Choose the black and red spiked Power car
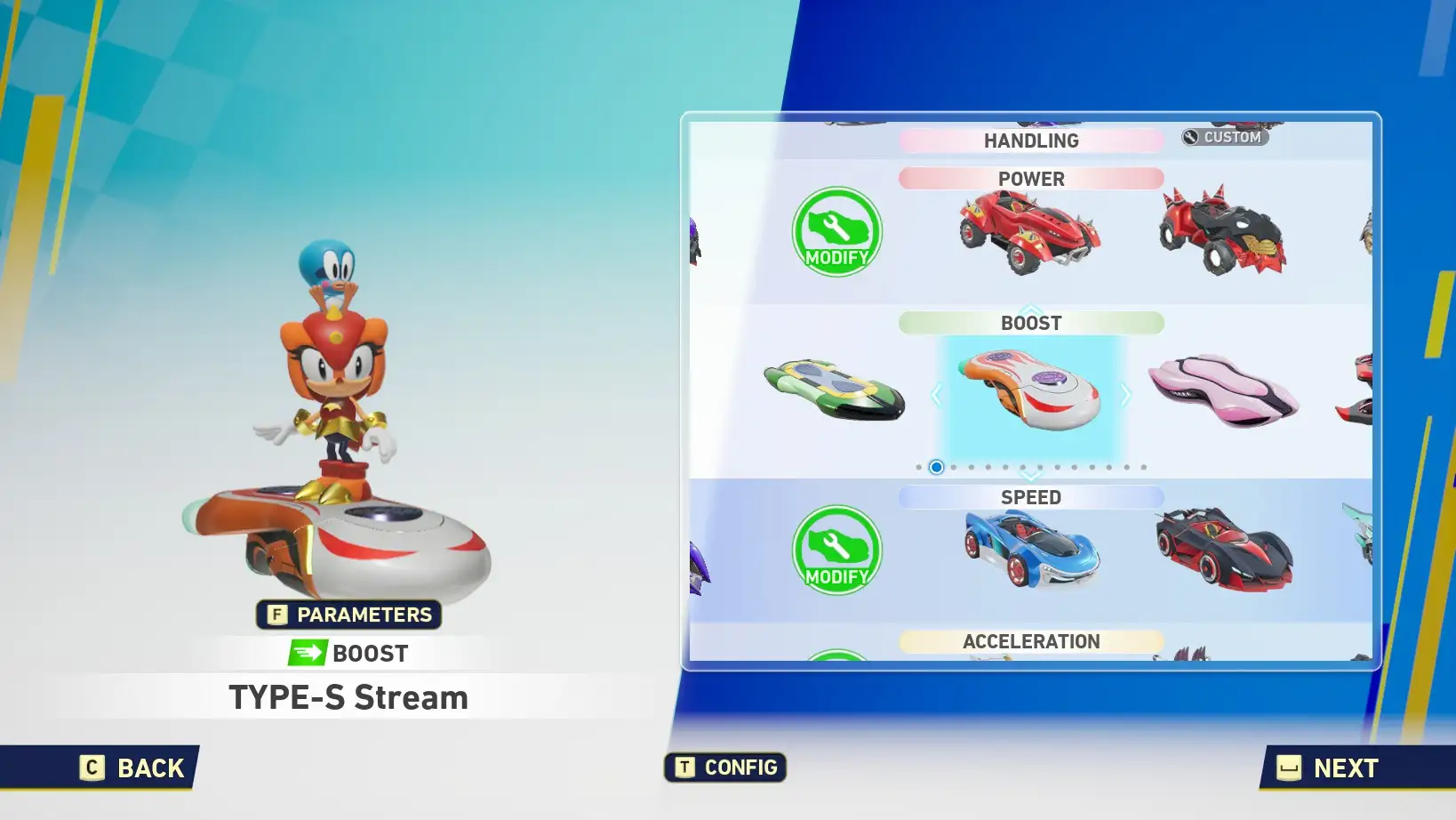 1223,231
